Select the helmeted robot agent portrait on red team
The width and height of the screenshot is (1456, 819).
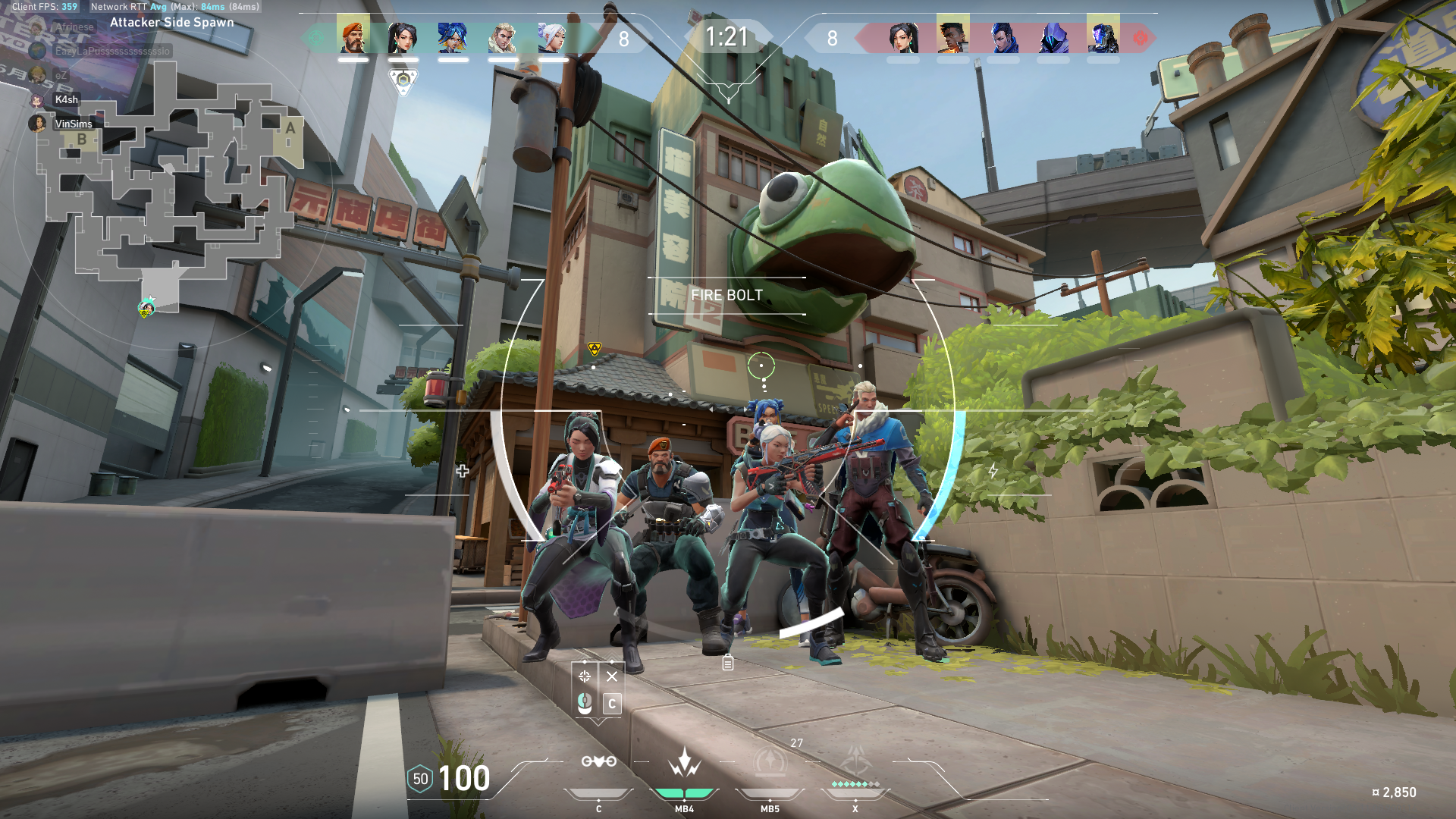[1103, 36]
